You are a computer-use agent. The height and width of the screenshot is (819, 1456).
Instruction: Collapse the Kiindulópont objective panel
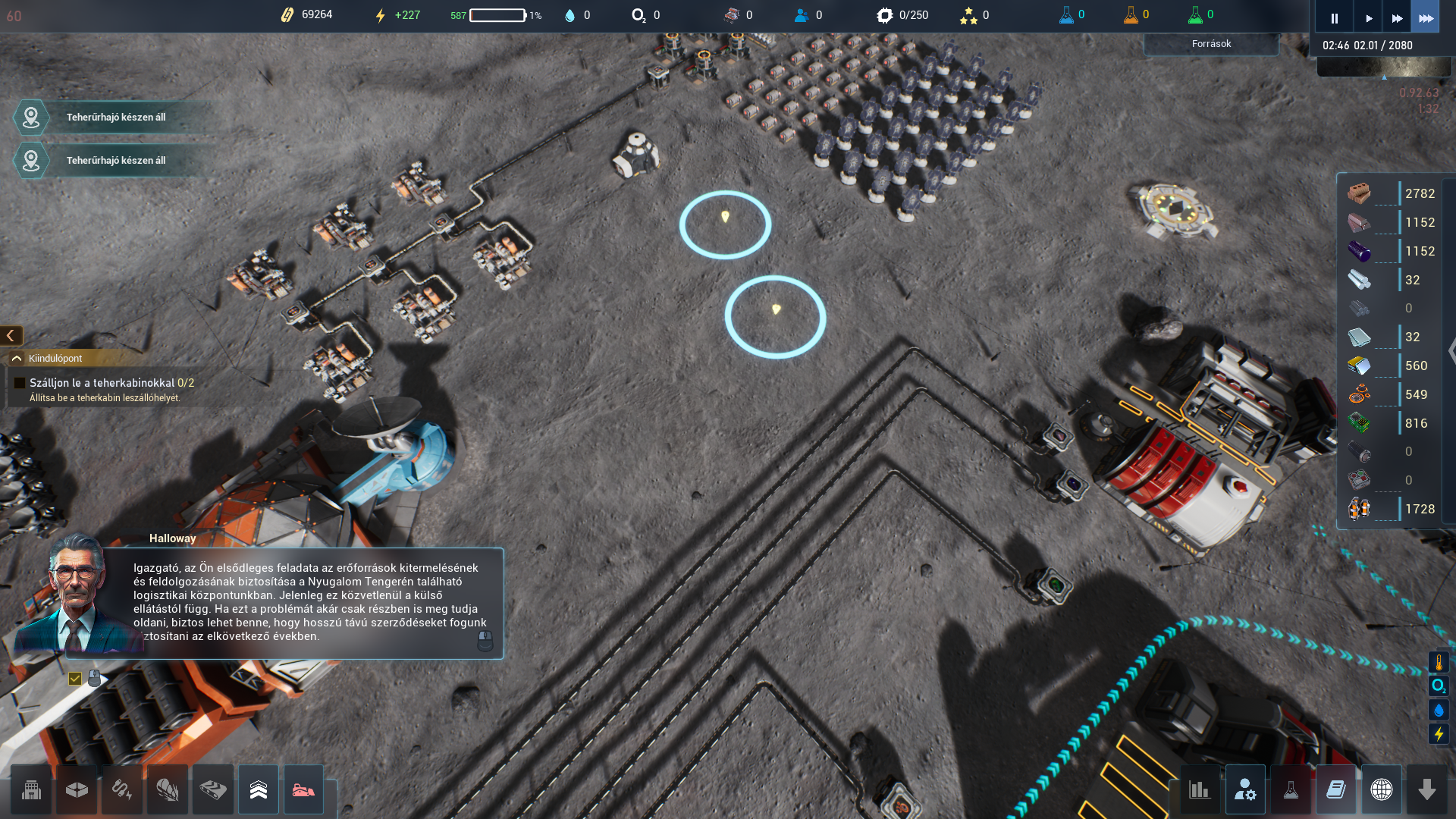click(x=17, y=358)
